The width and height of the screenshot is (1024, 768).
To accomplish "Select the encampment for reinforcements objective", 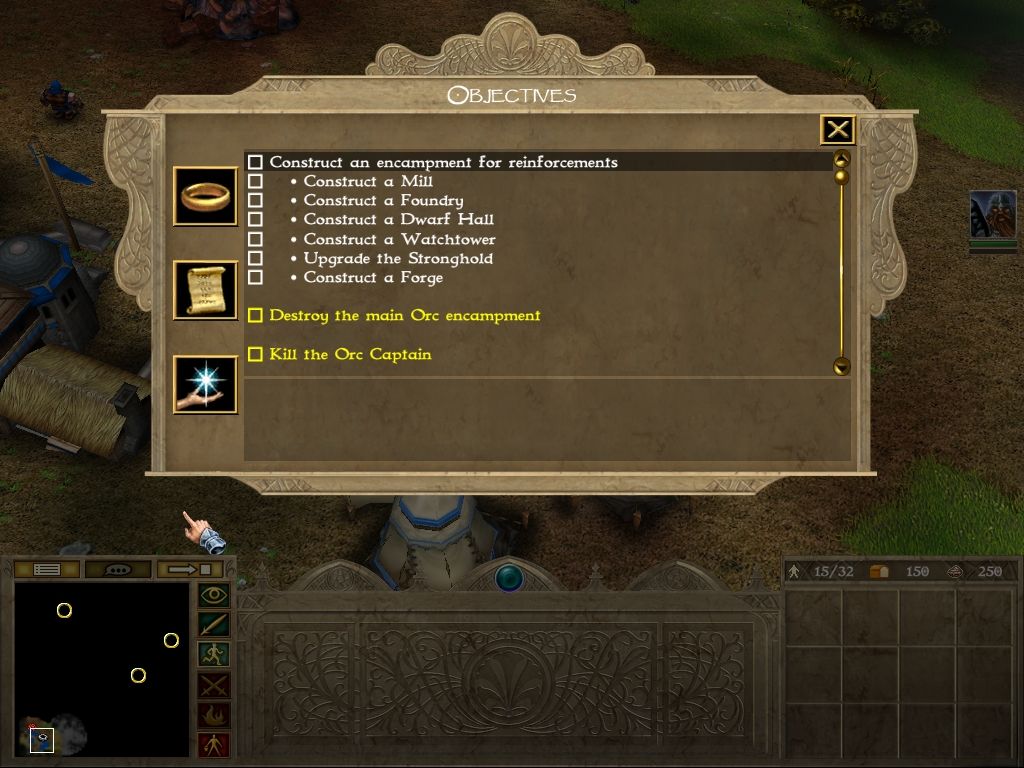I will [x=443, y=162].
